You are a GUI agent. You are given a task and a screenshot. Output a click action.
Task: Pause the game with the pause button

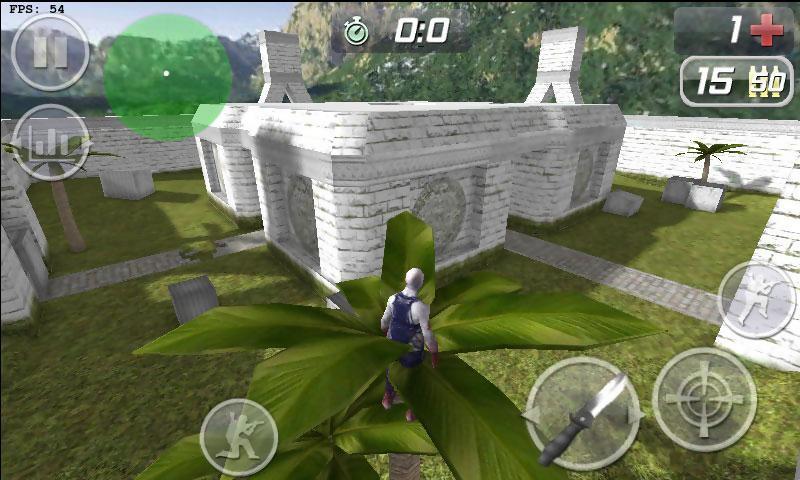pos(49,52)
